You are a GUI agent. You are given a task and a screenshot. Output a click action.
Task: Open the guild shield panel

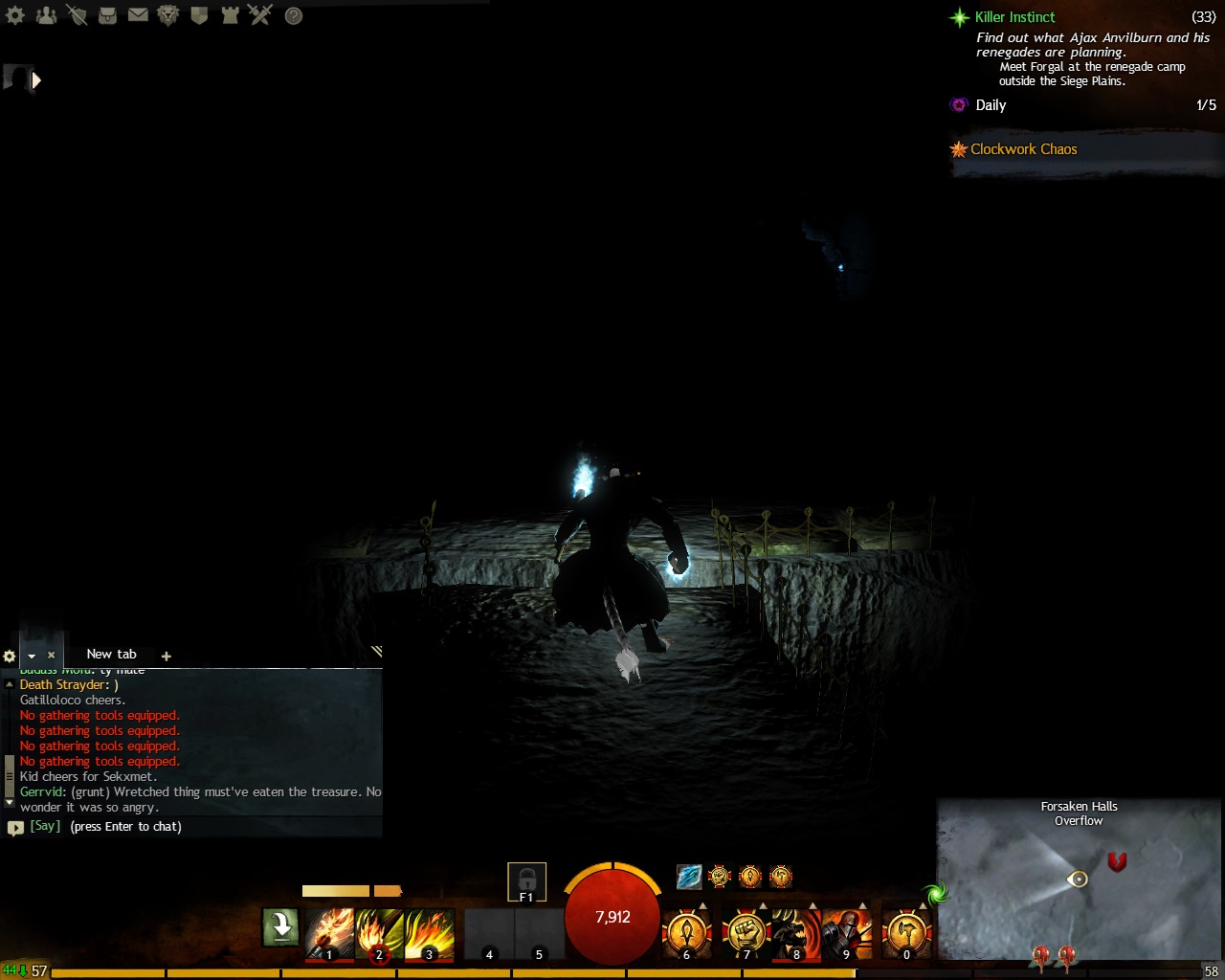click(199, 15)
